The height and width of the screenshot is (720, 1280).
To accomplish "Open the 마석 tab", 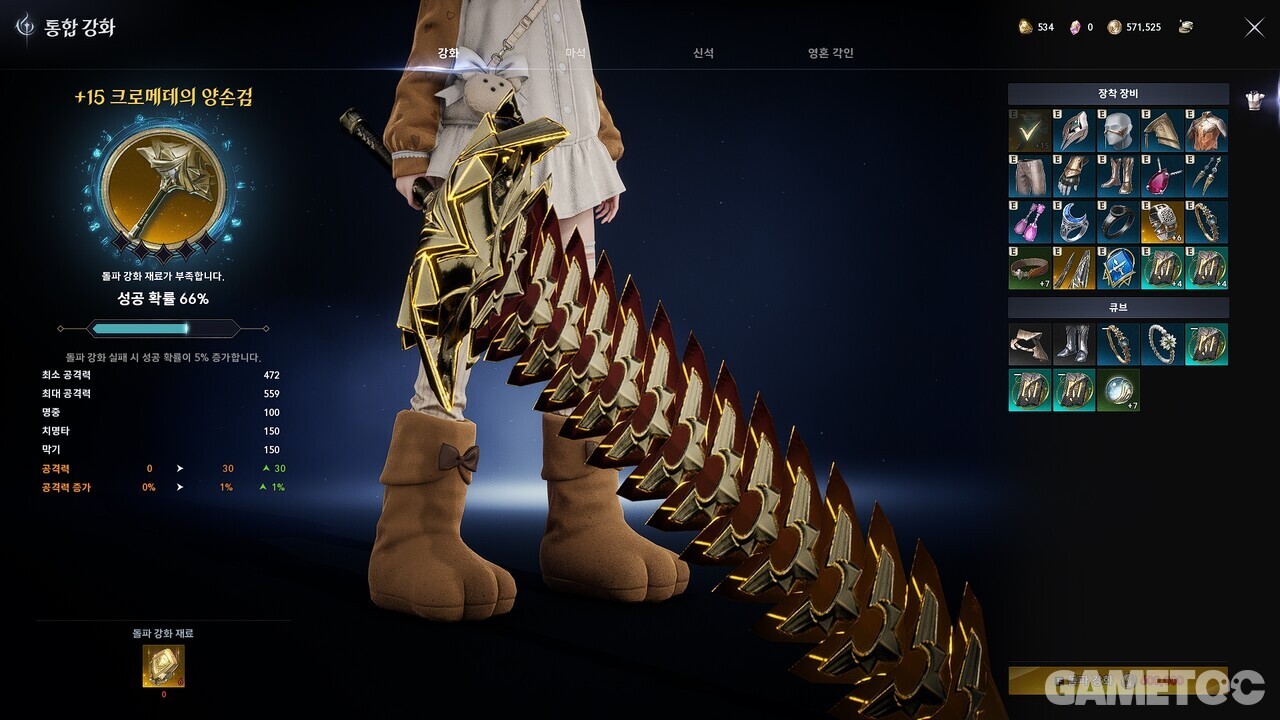I will pos(575,53).
